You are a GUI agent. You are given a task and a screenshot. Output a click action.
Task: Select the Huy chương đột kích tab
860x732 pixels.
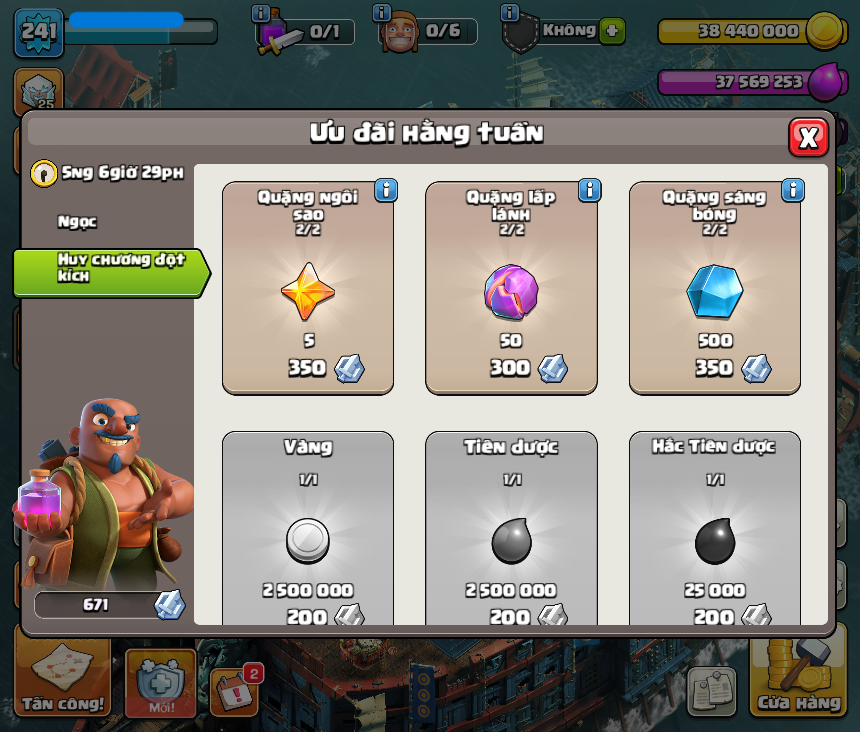[x=108, y=268]
